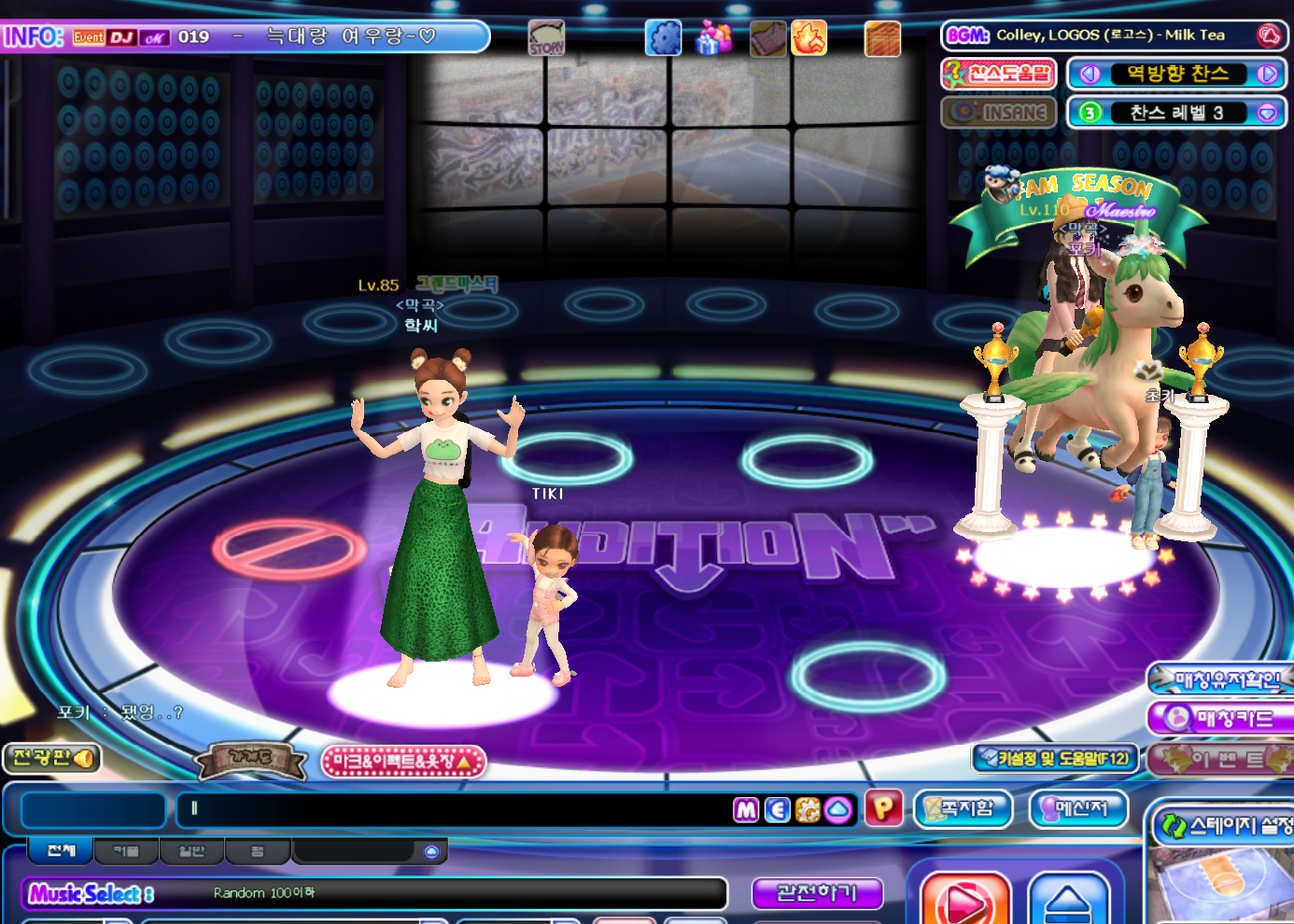Click the red P button

tap(883, 808)
